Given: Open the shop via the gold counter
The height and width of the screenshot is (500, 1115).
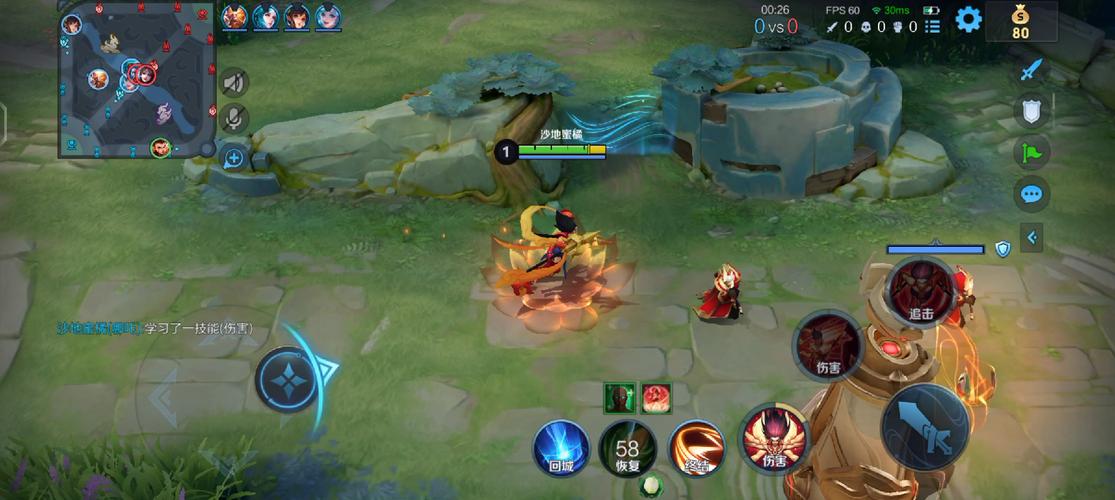Looking at the screenshot, I should click(x=1020, y=21).
